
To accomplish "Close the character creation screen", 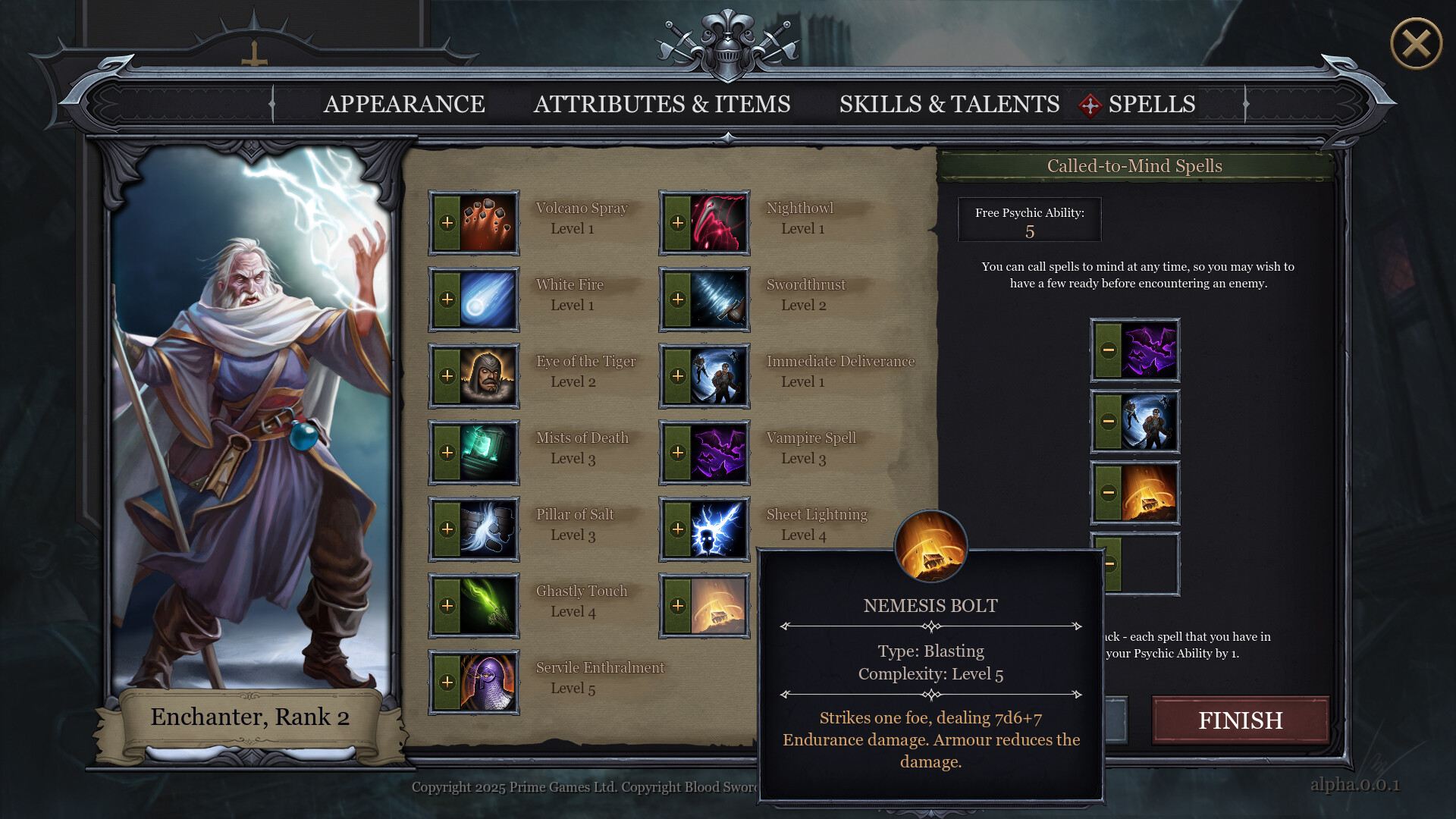I will 1414,45.
